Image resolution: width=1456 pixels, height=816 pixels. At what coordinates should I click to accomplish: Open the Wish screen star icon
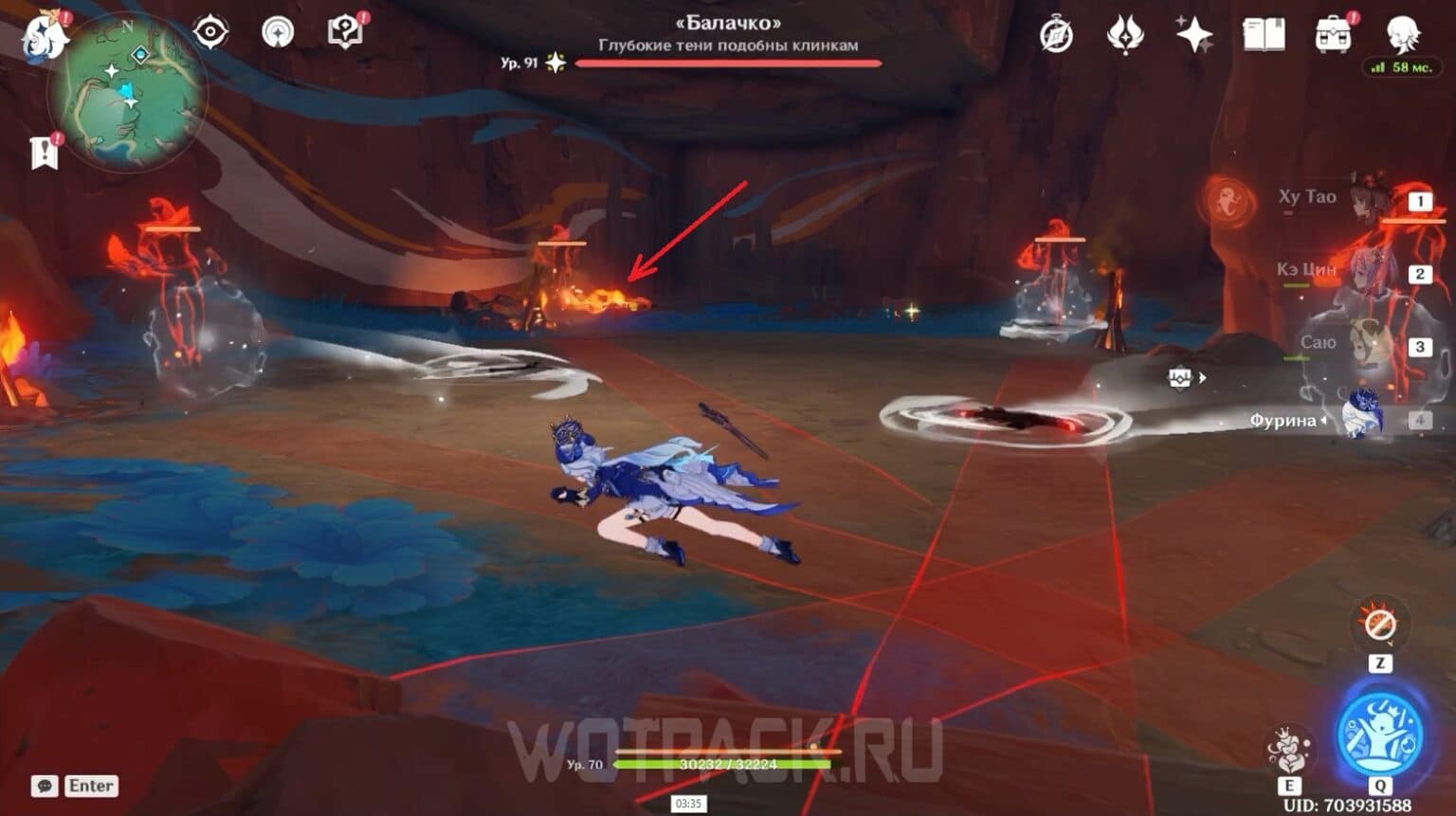pos(1195,31)
